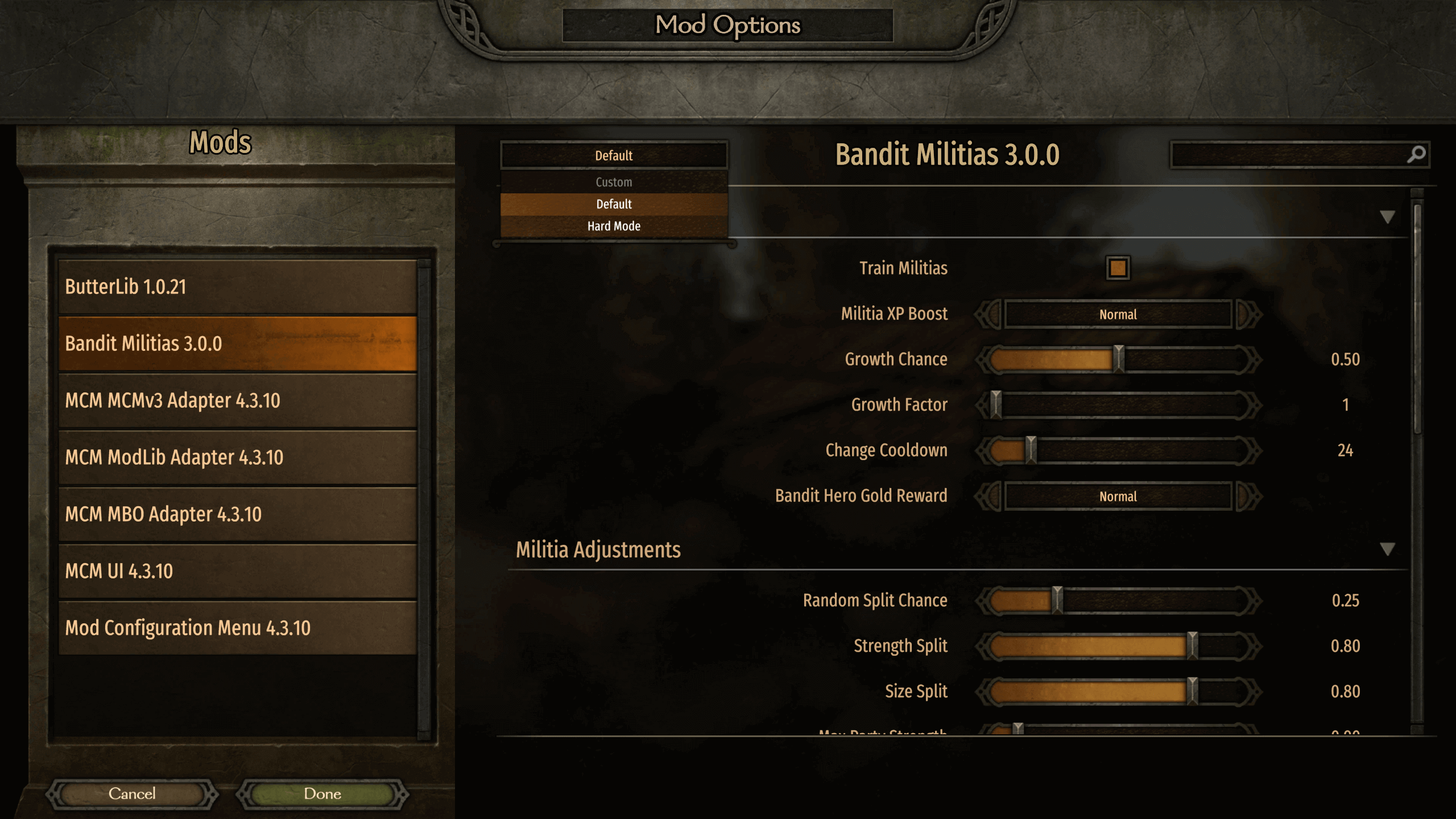This screenshot has height=819, width=1456.
Task: Change the Strength Split slider value
Action: 1192,646
